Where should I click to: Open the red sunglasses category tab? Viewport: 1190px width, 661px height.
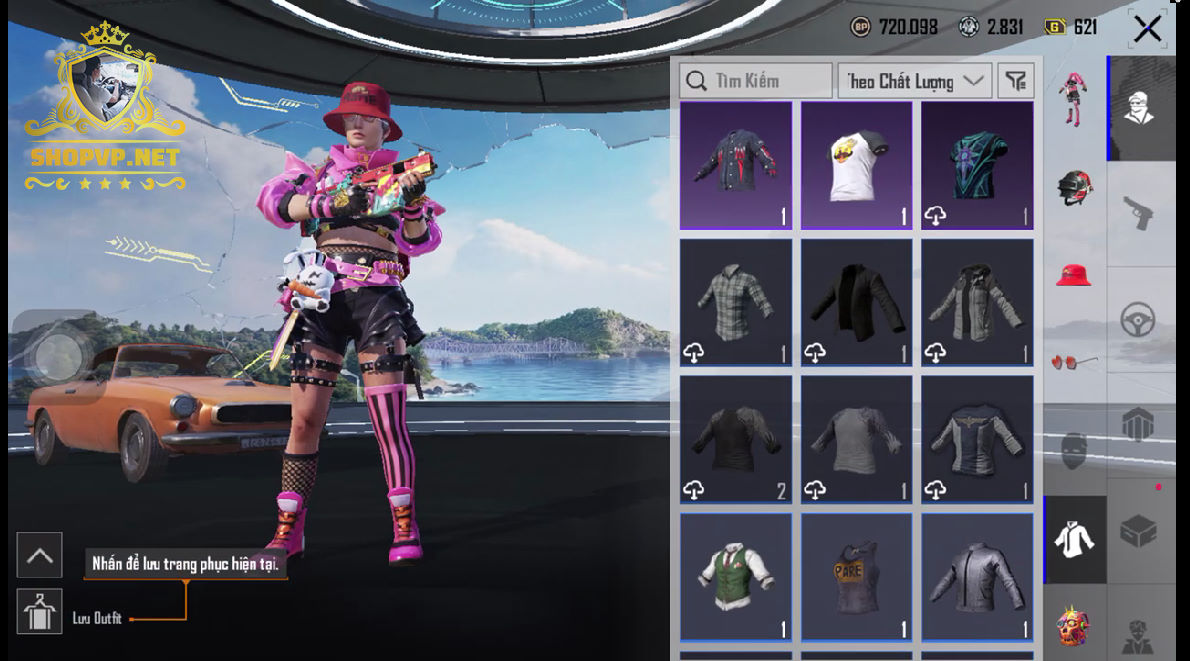click(x=1075, y=362)
